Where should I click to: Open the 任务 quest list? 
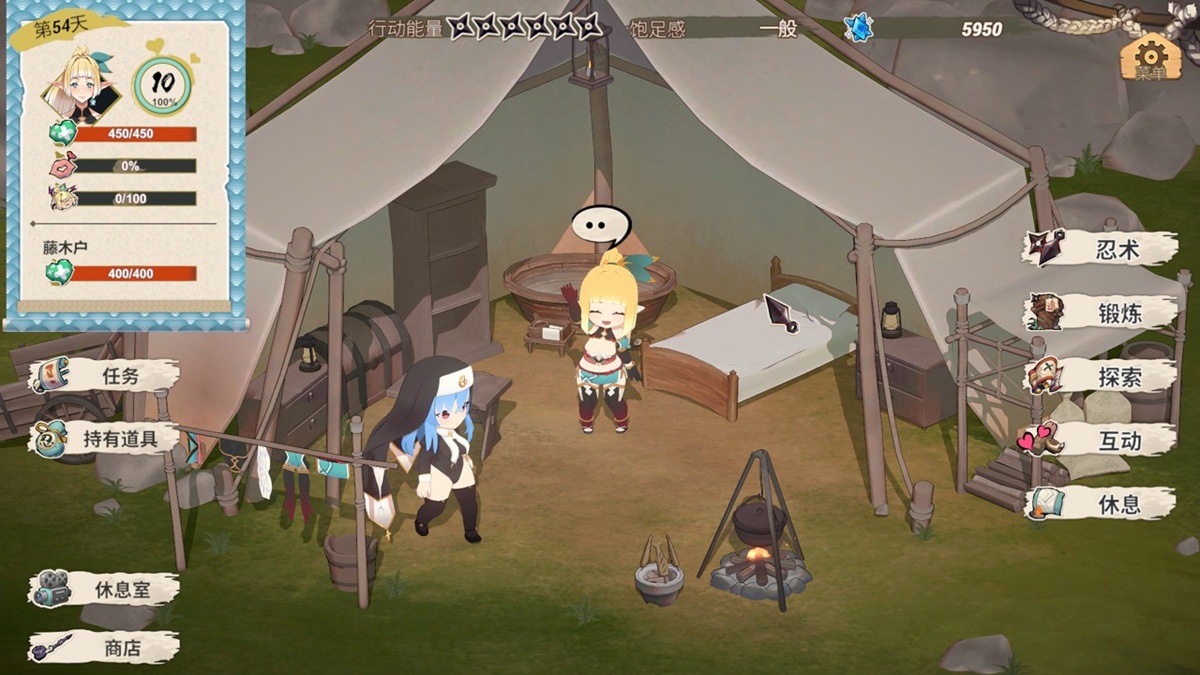click(105, 376)
